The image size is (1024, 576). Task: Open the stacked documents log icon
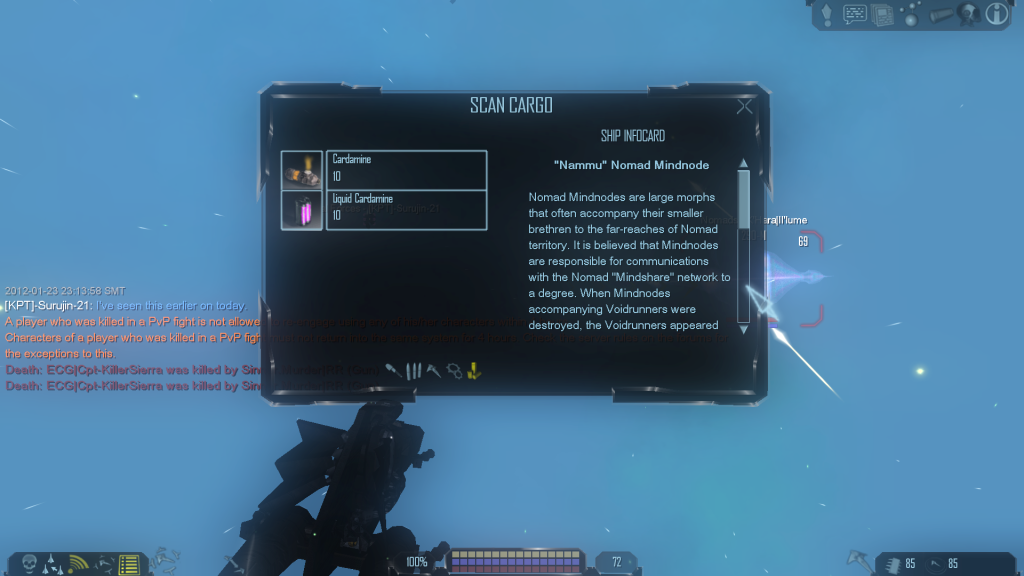882,14
